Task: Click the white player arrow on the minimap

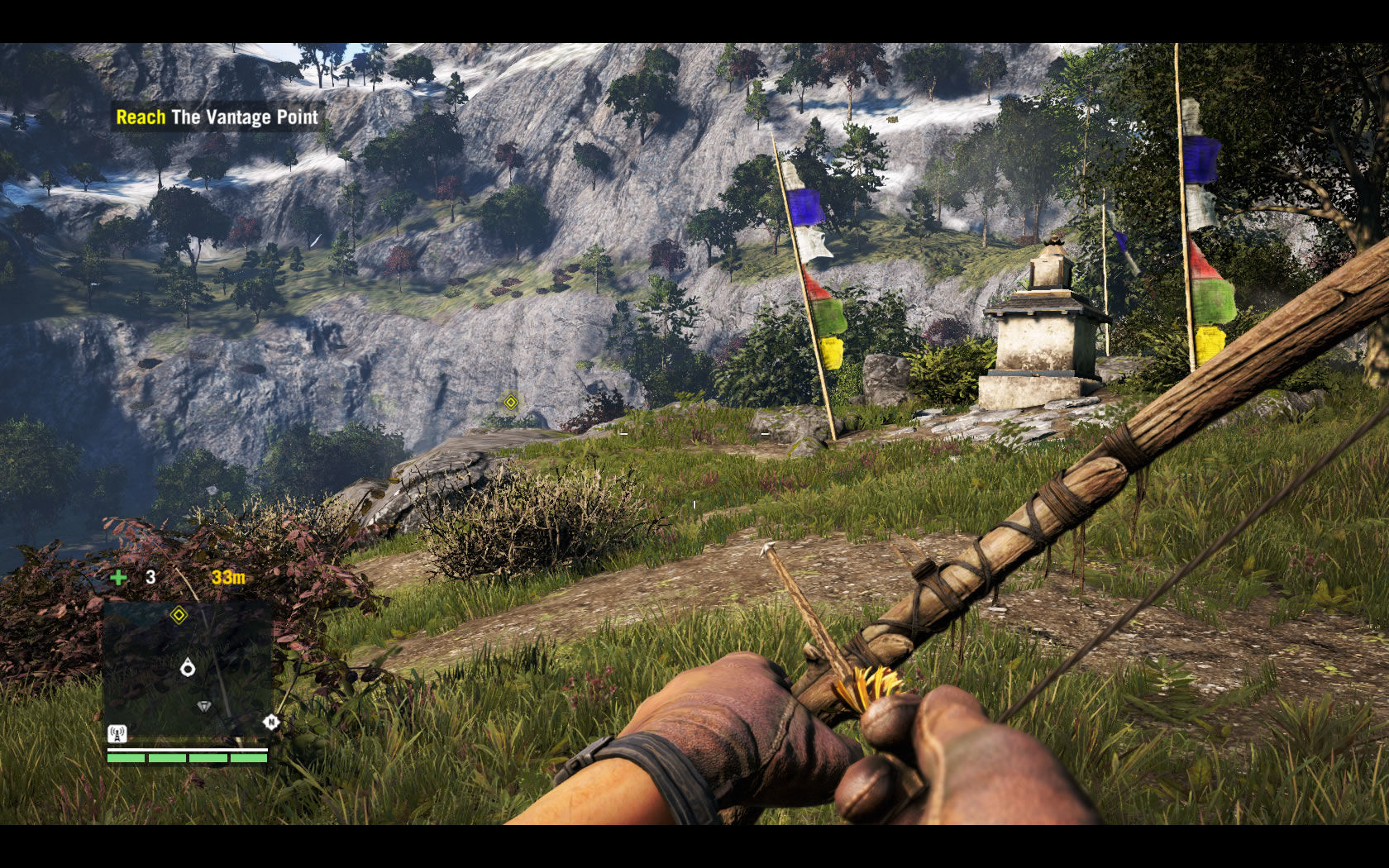Action: (x=188, y=667)
